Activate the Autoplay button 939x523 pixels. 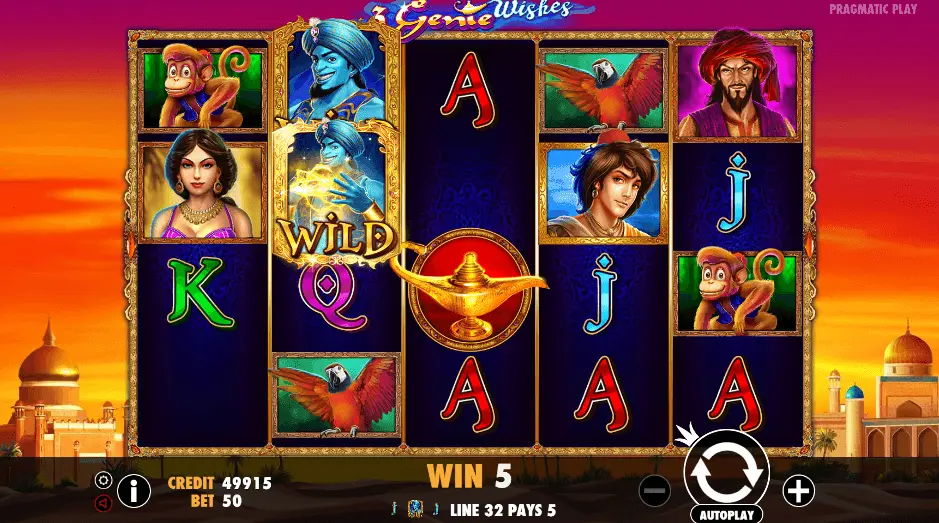(726, 514)
